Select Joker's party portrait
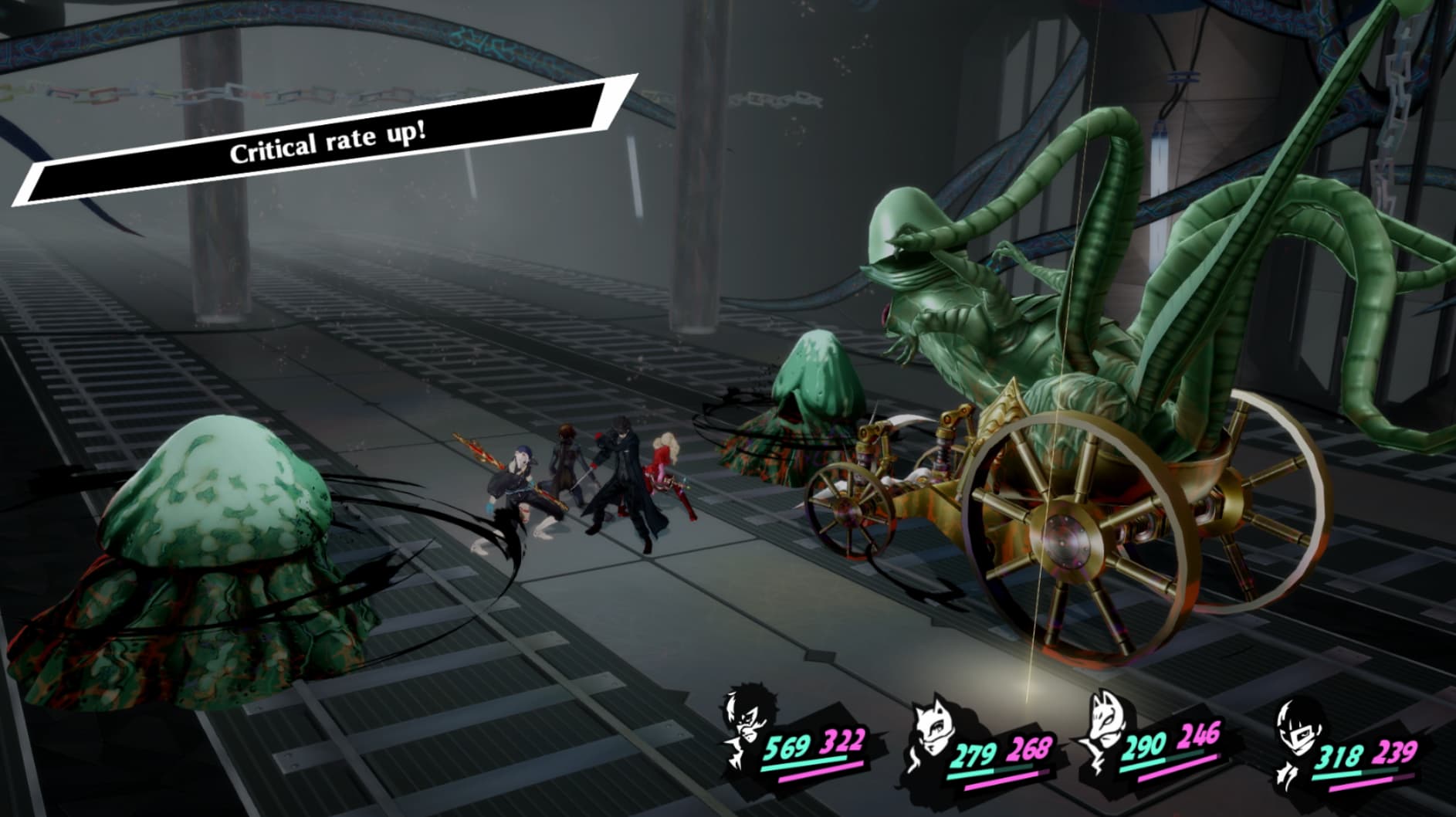The width and height of the screenshot is (1456, 817). tap(749, 726)
